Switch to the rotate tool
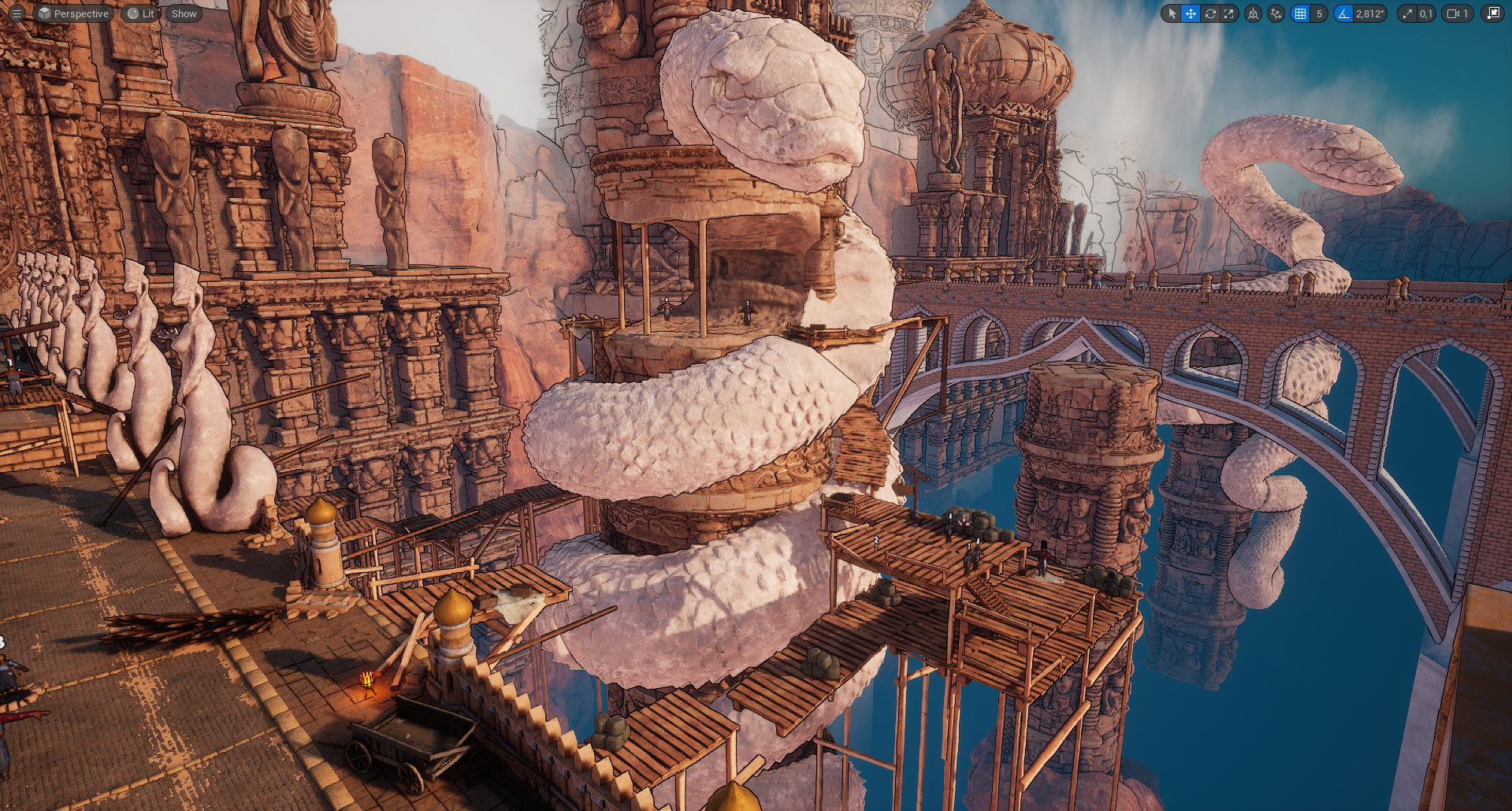 [x=1210, y=13]
